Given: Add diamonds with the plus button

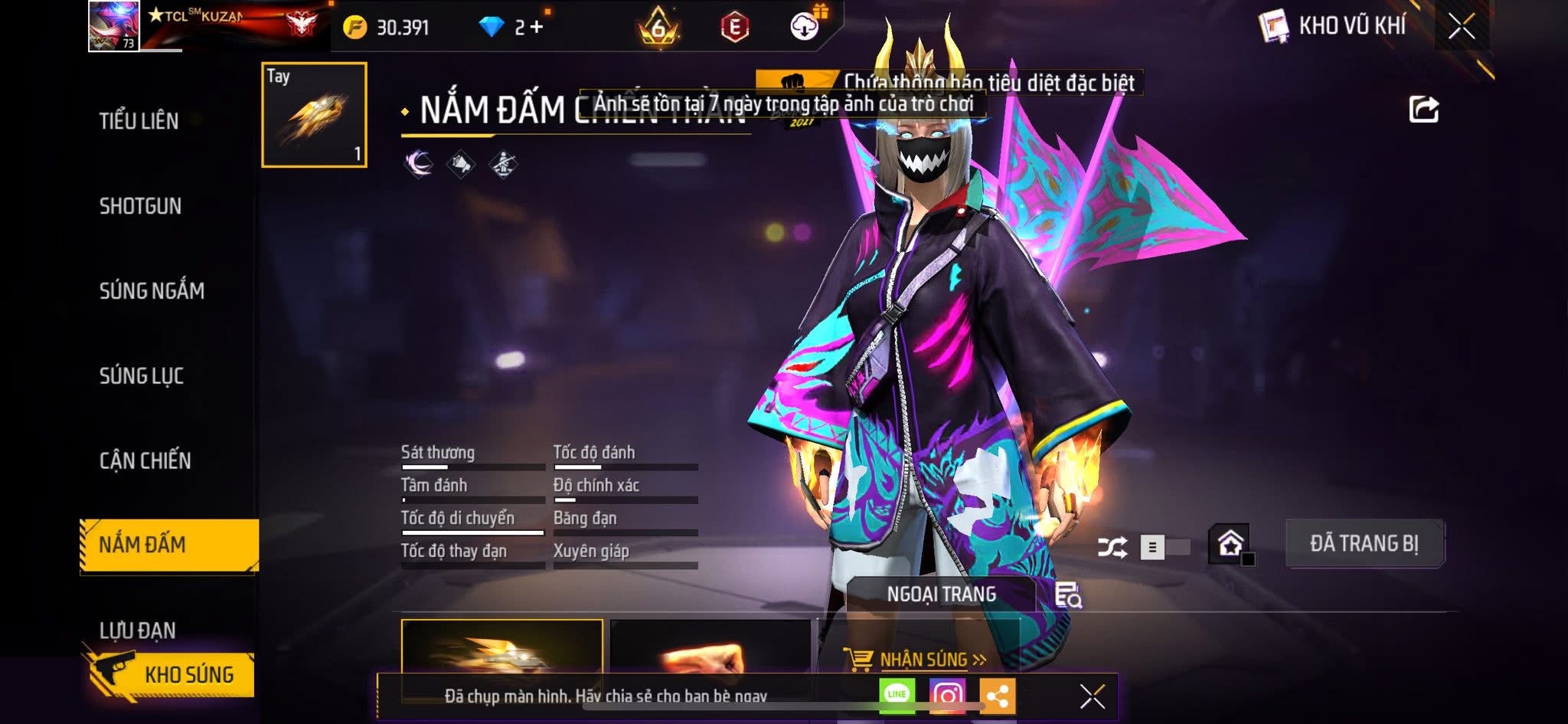Looking at the screenshot, I should click(x=536, y=28).
